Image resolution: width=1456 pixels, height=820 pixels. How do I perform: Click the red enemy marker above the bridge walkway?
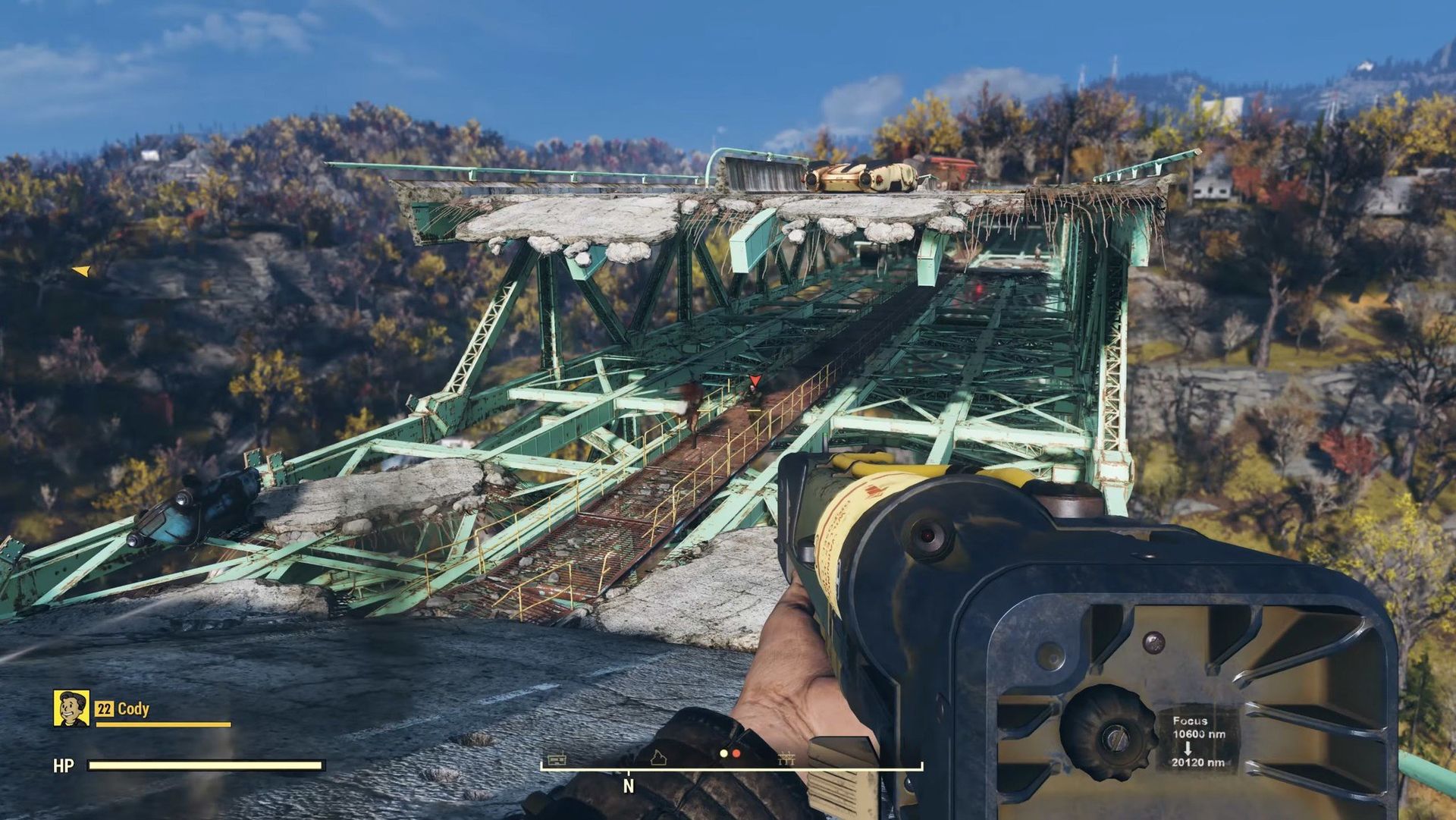[755, 379]
